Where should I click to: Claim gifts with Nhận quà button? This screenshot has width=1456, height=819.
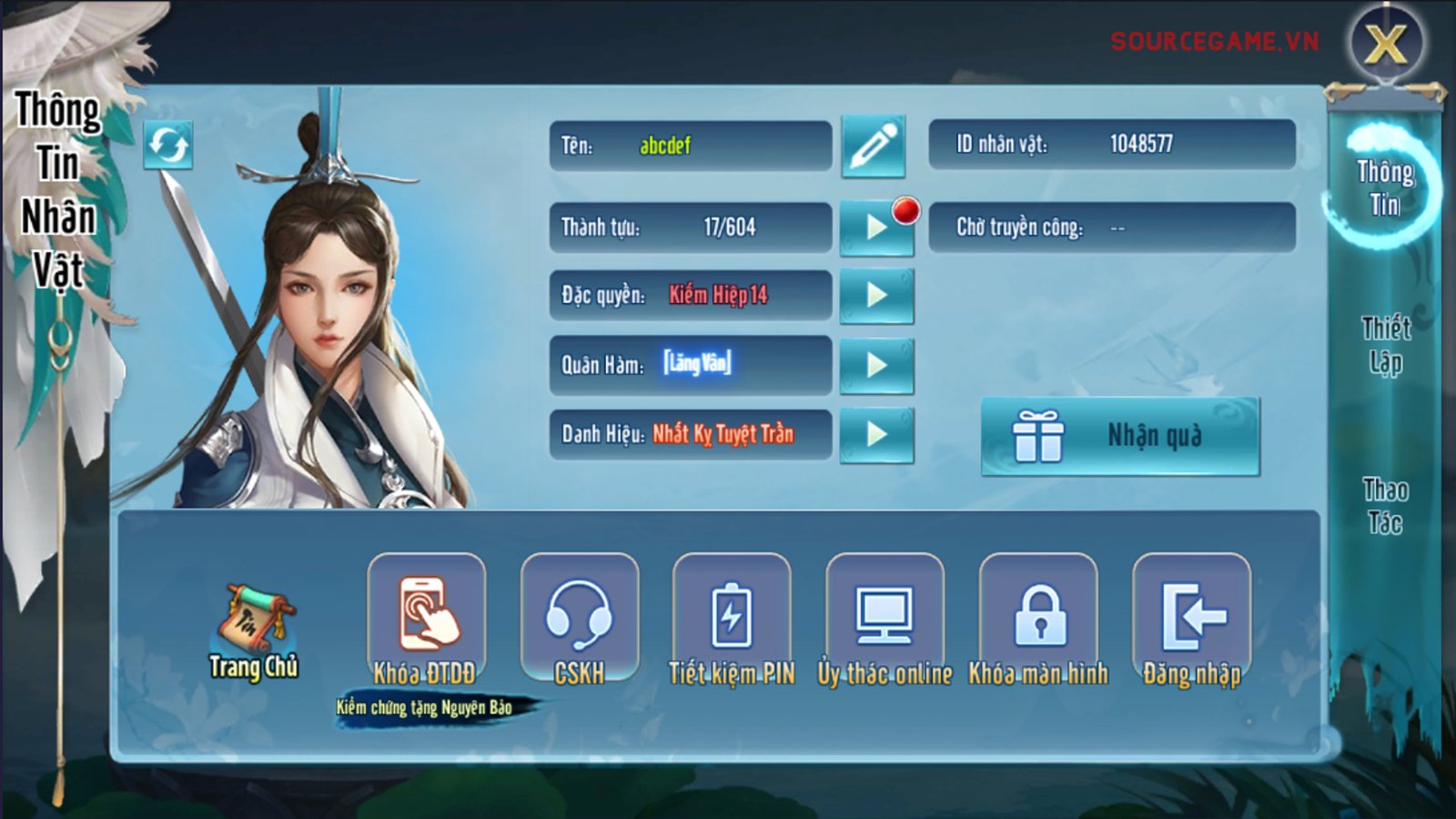1120,436
